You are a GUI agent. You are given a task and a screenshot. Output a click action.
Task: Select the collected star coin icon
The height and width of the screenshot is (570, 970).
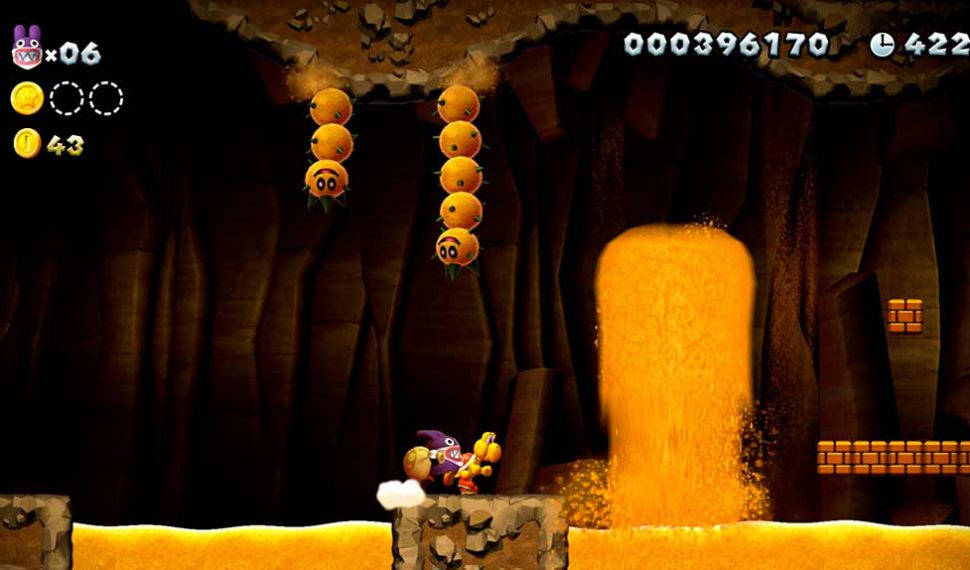[27, 98]
